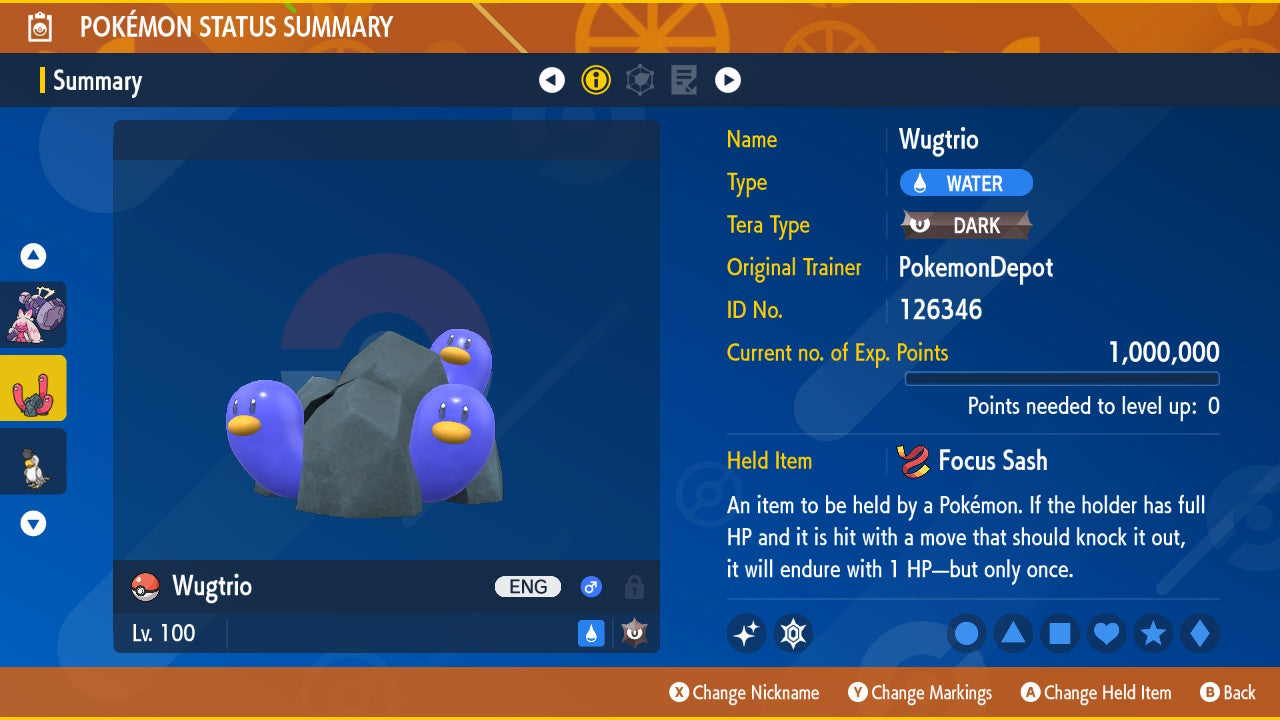Go to the next summary page arrow
Viewport: 1280px width, 720px height.
coord(728,80)
